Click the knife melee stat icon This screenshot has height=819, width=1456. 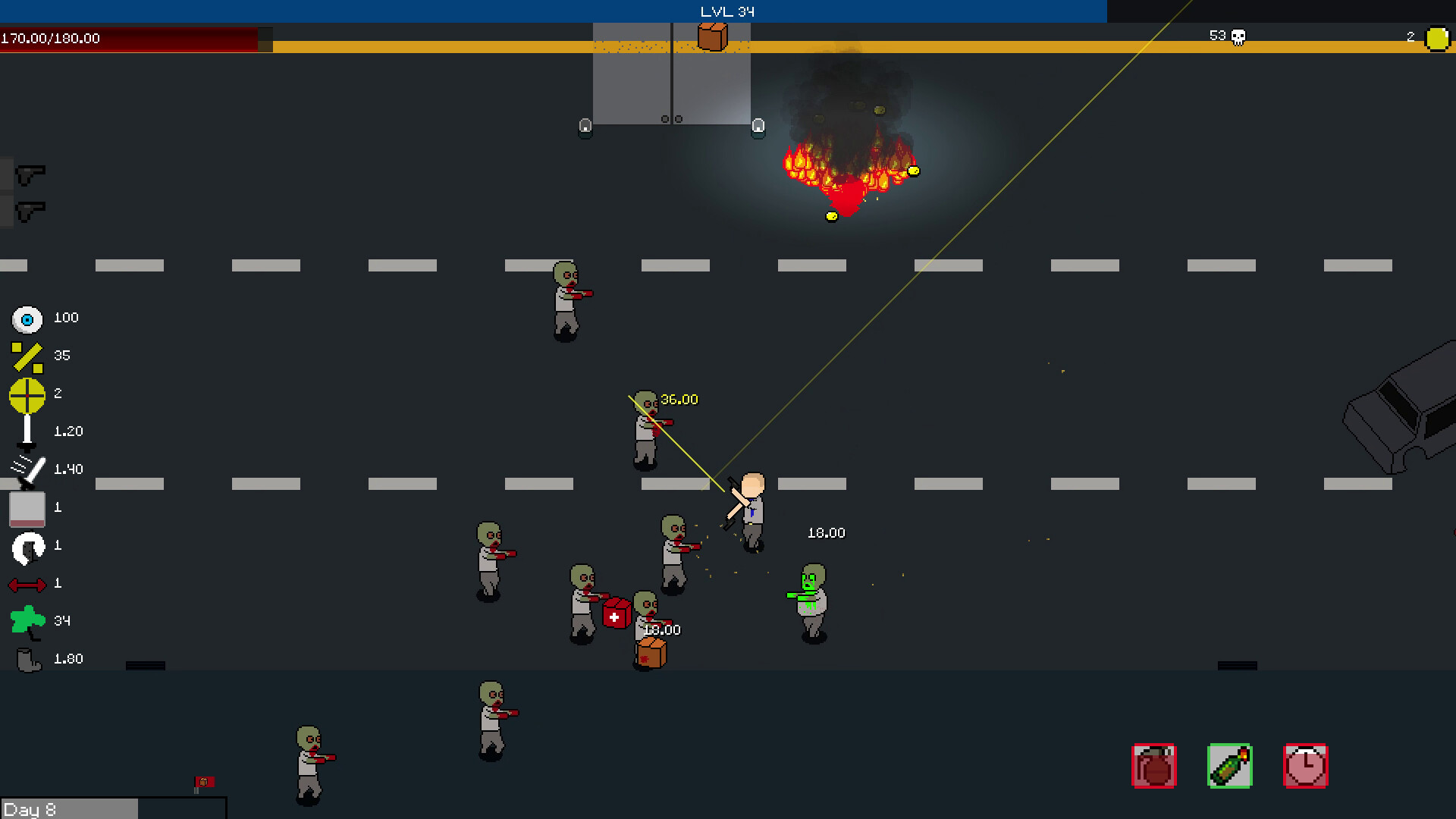click(27, 469)
